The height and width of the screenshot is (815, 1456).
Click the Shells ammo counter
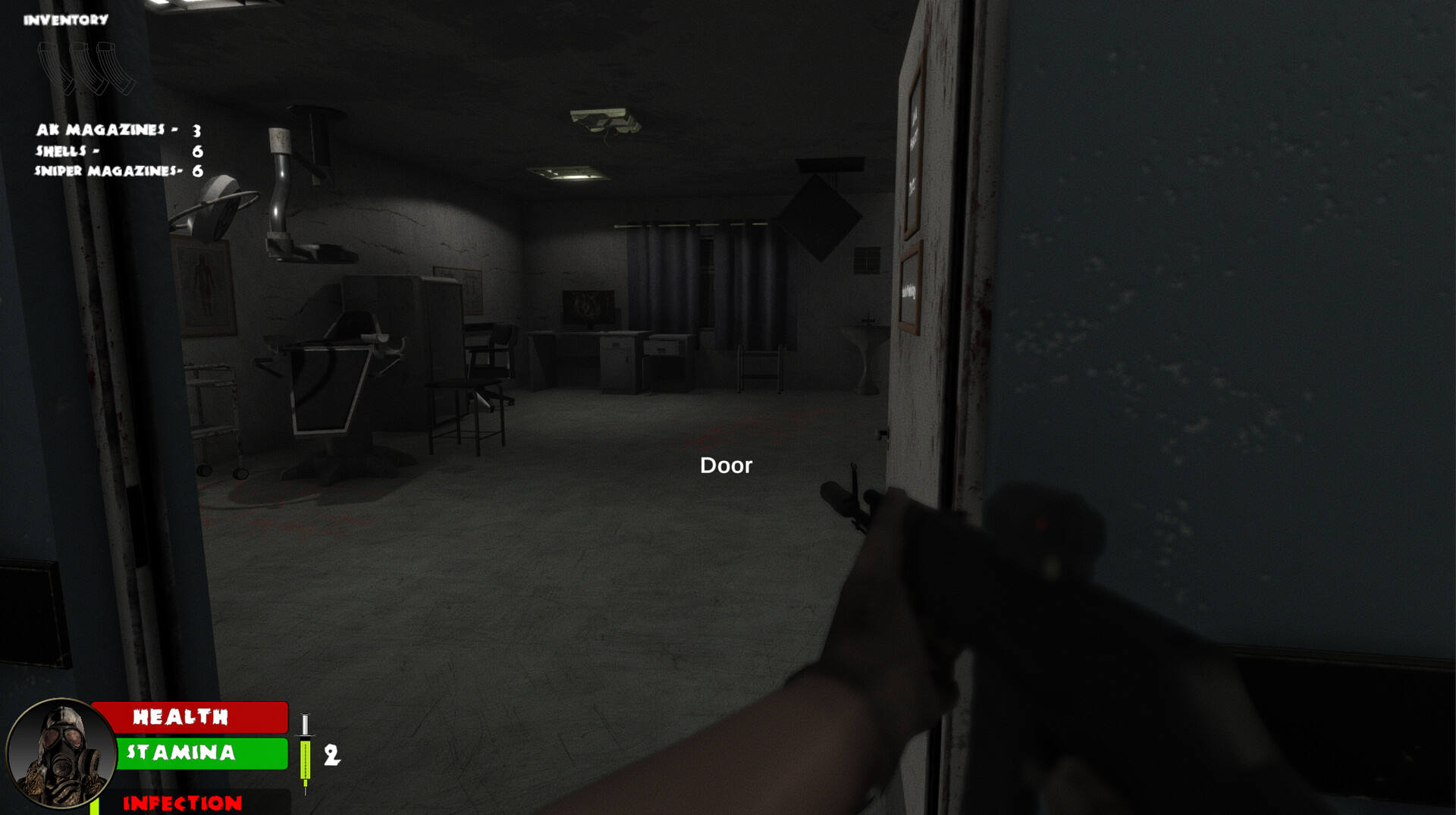(x=115, y=152)
